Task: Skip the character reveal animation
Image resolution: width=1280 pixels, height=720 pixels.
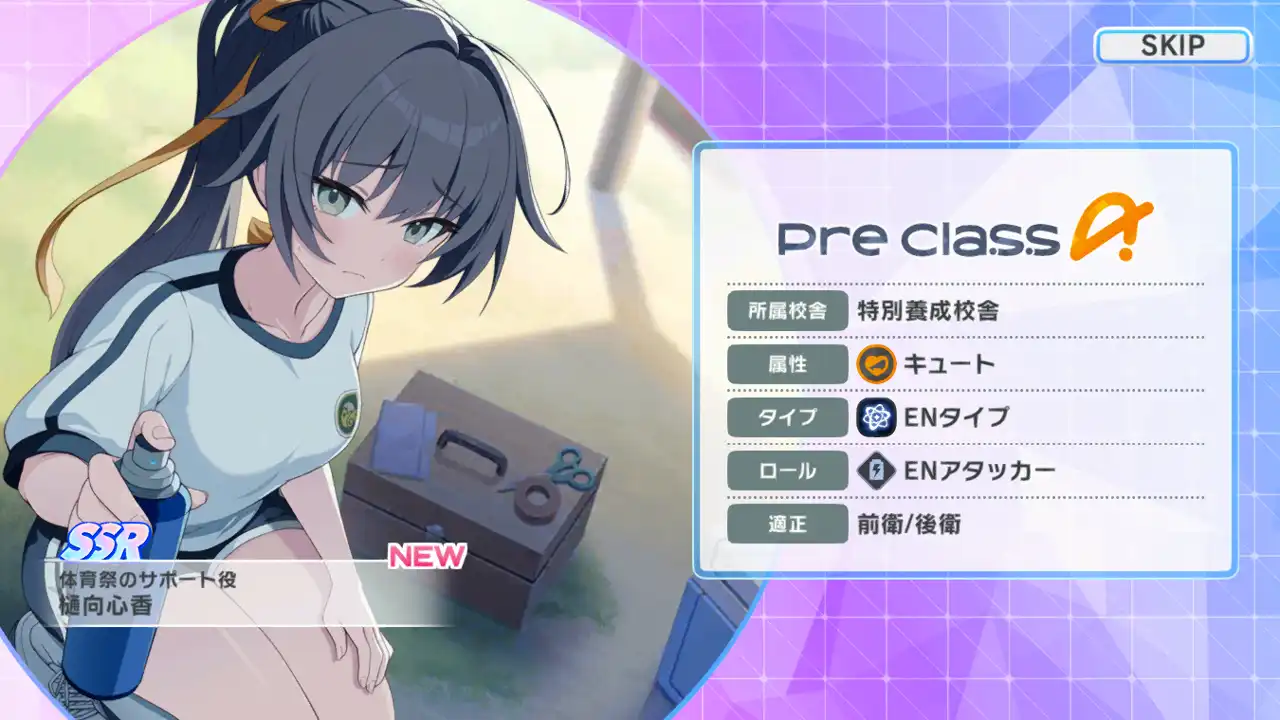Action: (1172, 46)
